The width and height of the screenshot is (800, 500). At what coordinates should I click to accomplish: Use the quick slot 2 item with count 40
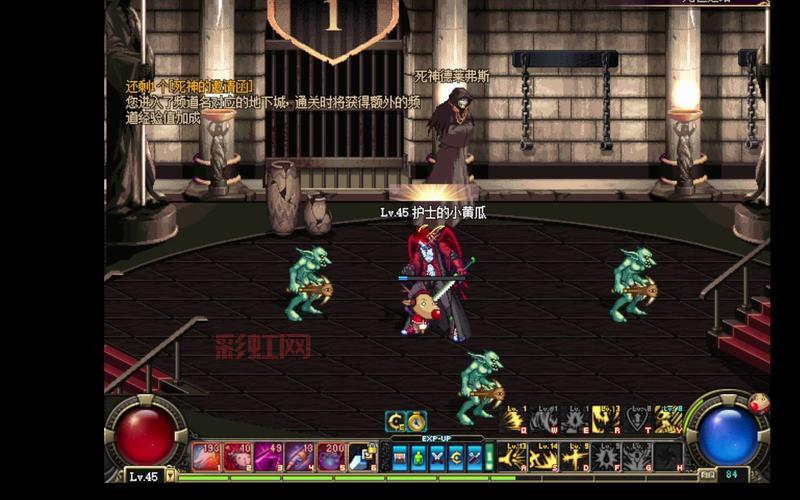(x=238, y=456)
